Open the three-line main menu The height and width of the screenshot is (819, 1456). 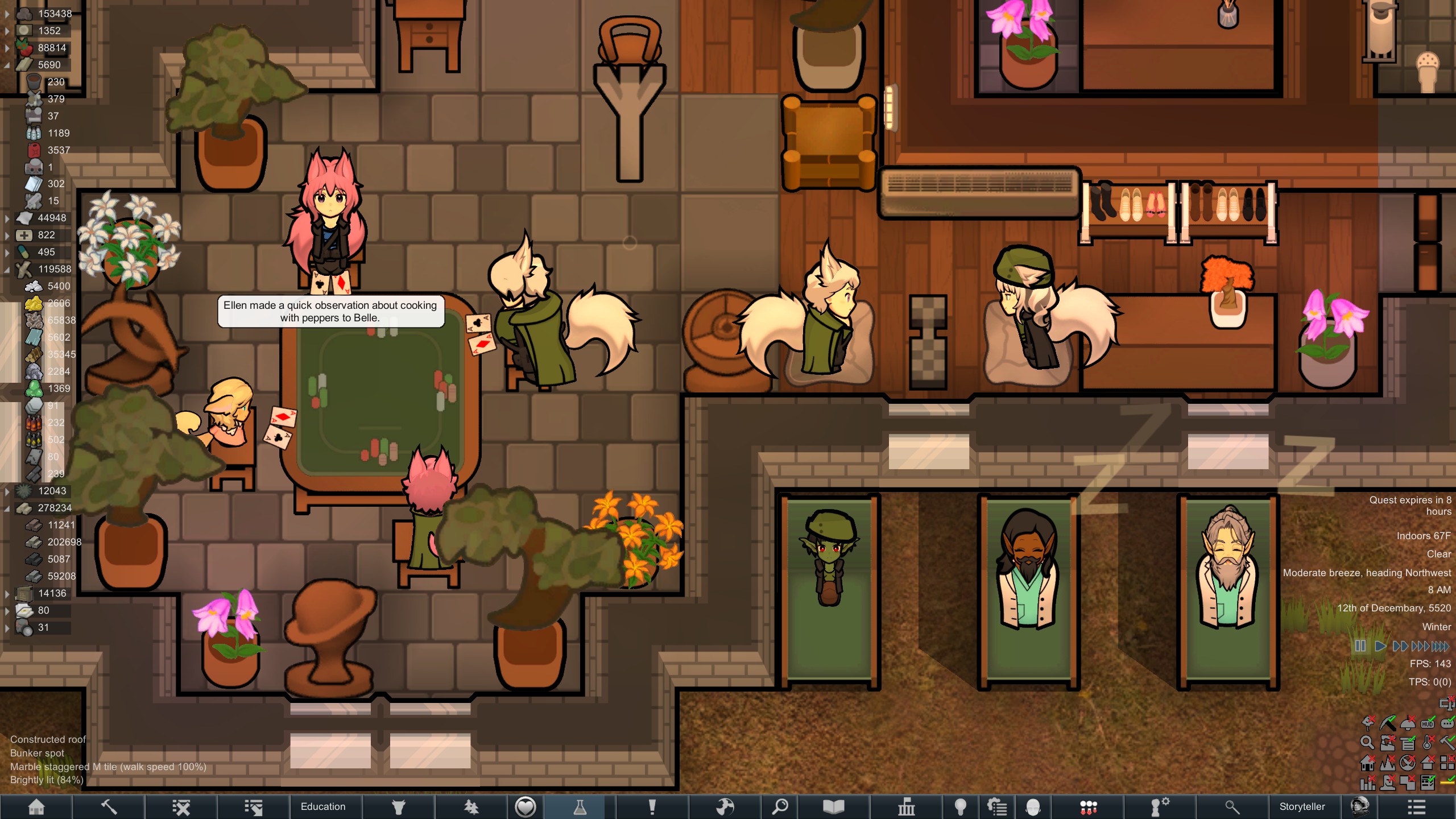point(1416,806)
